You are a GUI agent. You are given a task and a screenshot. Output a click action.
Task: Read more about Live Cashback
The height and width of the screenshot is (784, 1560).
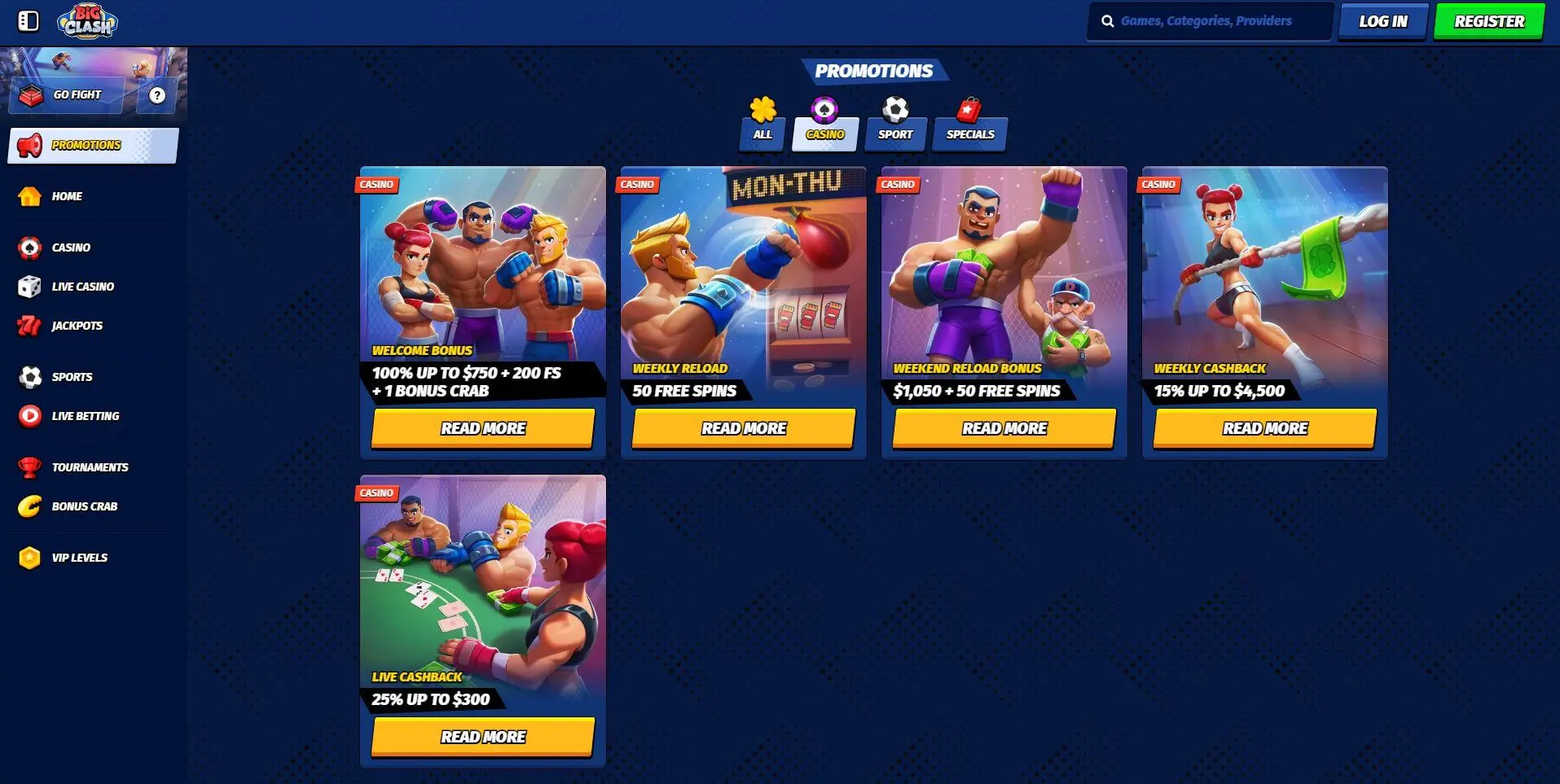(483, 737)
